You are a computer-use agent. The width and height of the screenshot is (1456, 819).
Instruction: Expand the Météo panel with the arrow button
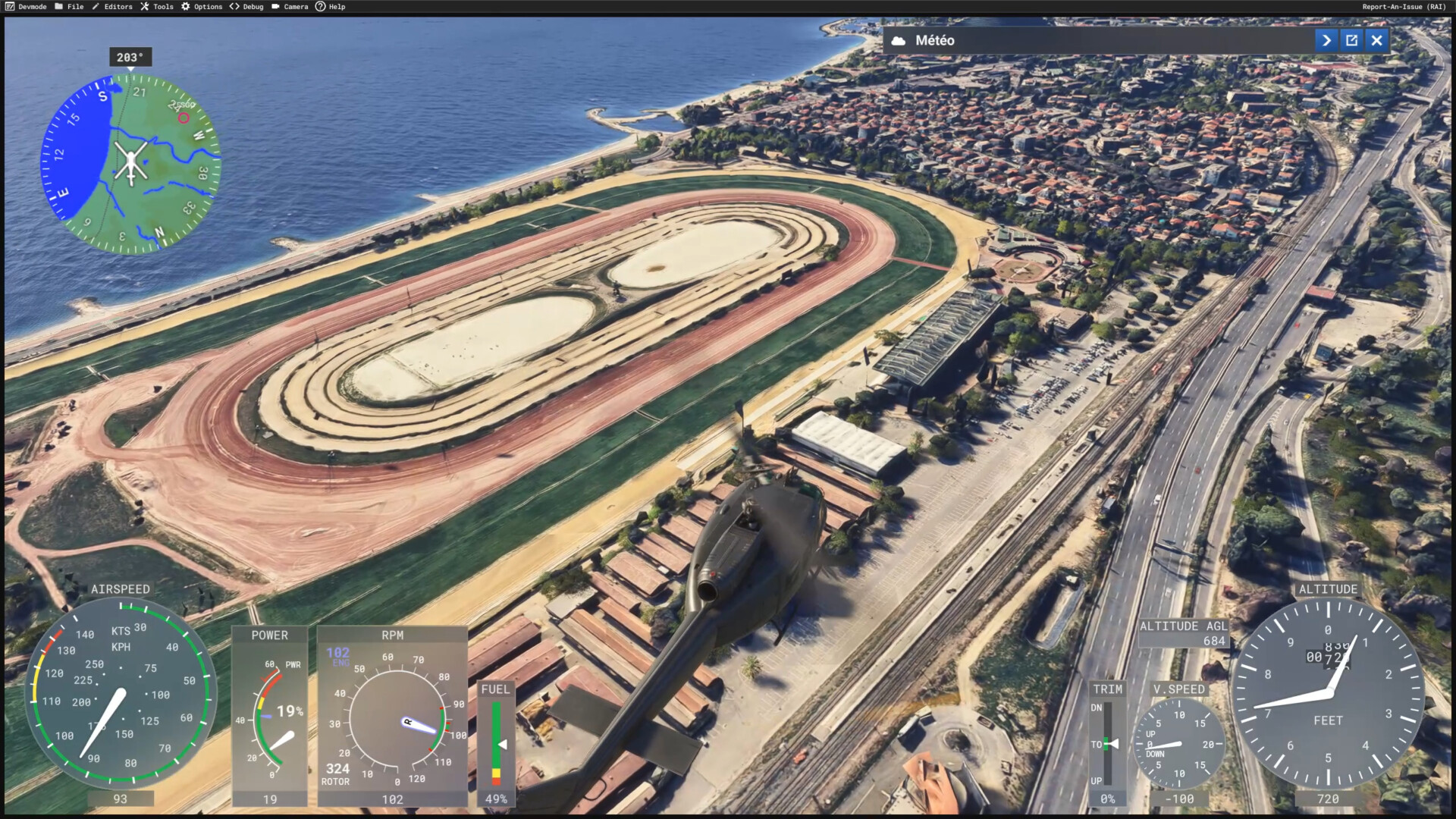[1326, 41]
